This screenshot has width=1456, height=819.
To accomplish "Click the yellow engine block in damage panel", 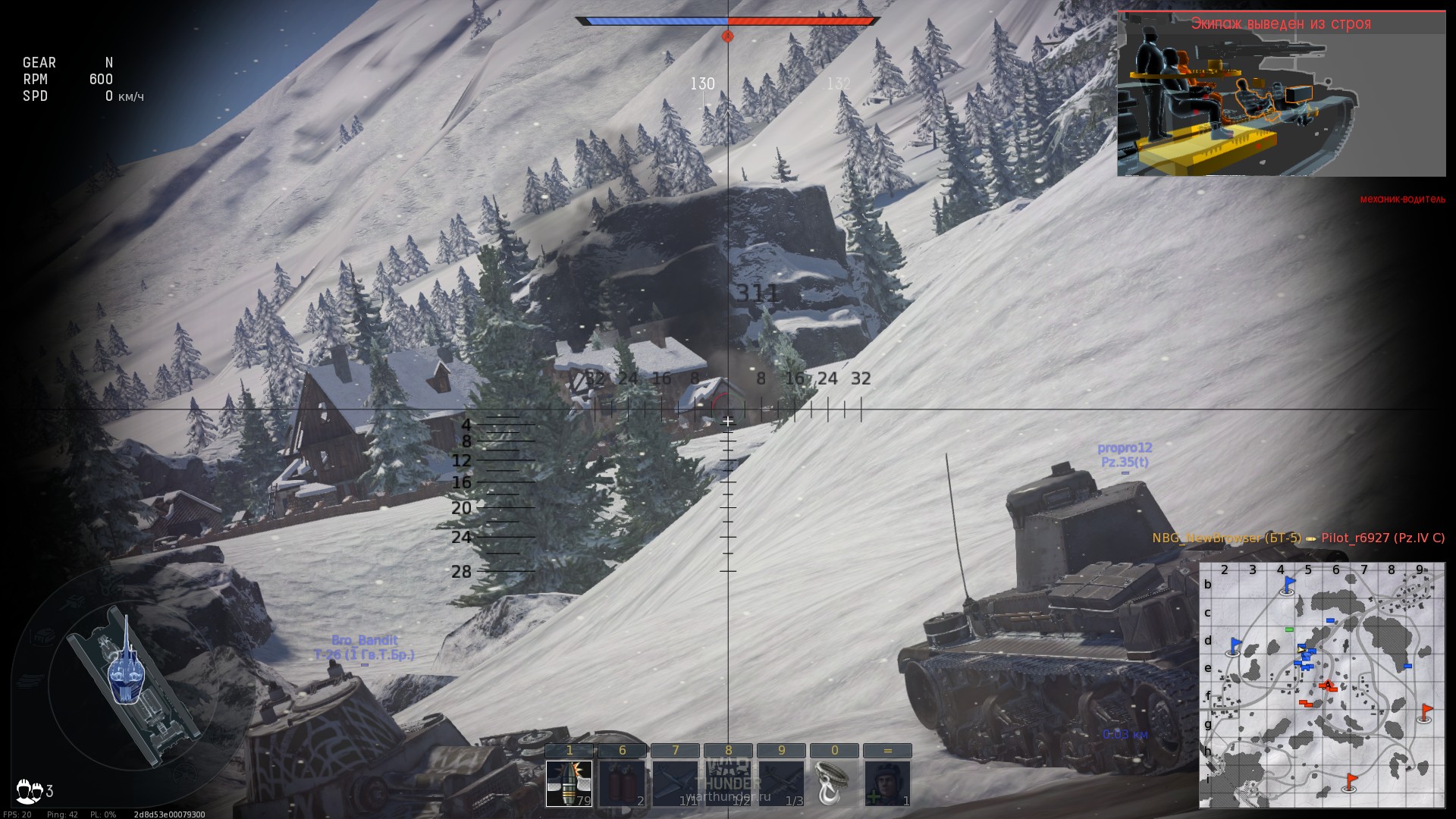I will 1206,144.
